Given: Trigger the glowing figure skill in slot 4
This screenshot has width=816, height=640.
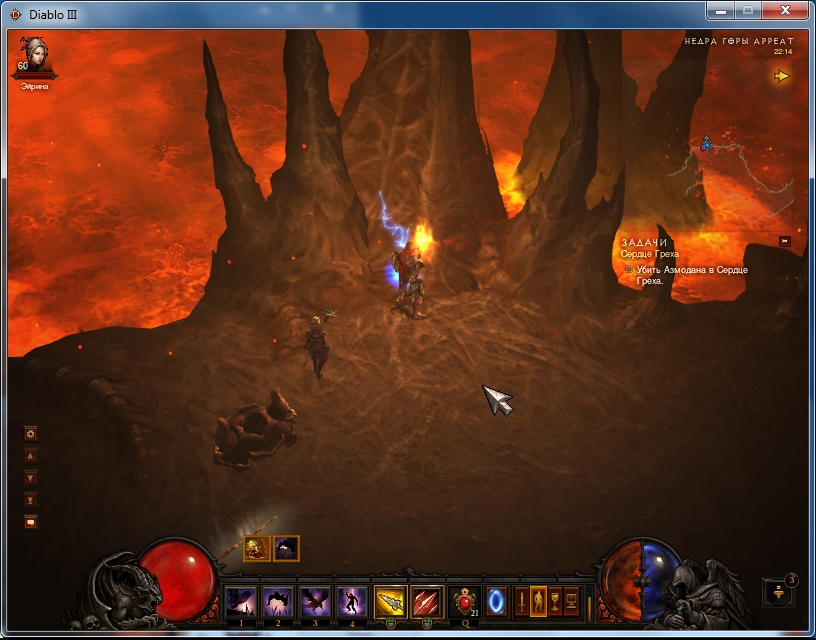Looking at the screenshot, I should tap(351, 602).
